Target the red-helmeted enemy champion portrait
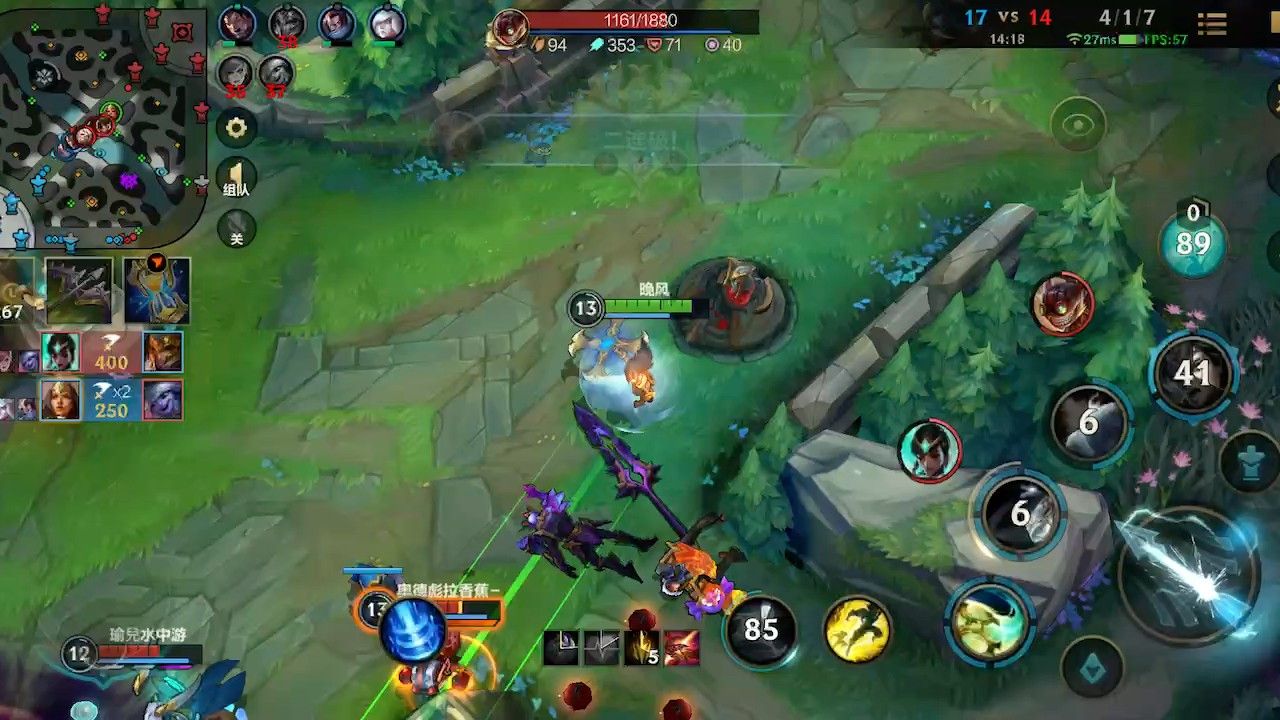The width and height of the screenshot is (1280, 720). [1063, 303]
